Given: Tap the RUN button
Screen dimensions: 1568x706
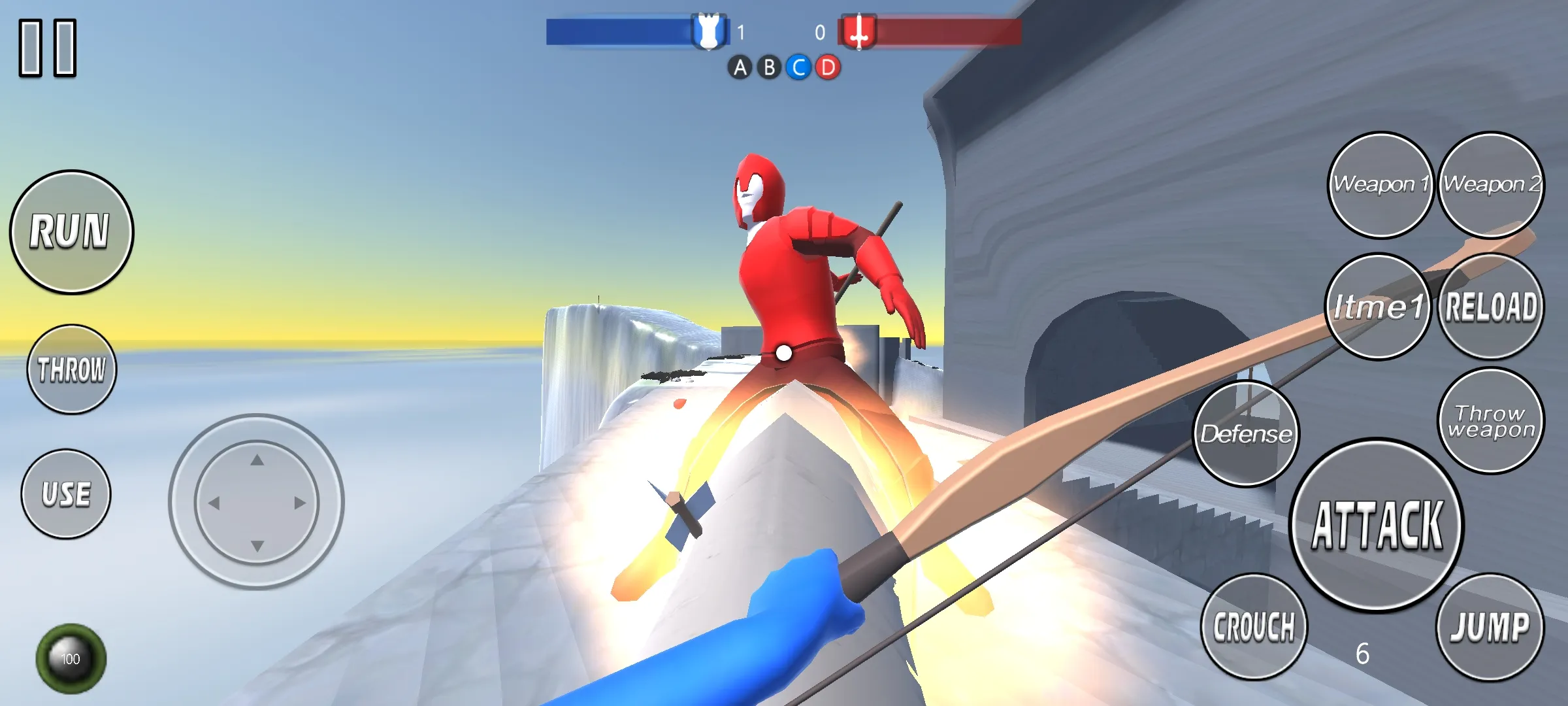Looking at the screenshot, I should coord(71,232).
